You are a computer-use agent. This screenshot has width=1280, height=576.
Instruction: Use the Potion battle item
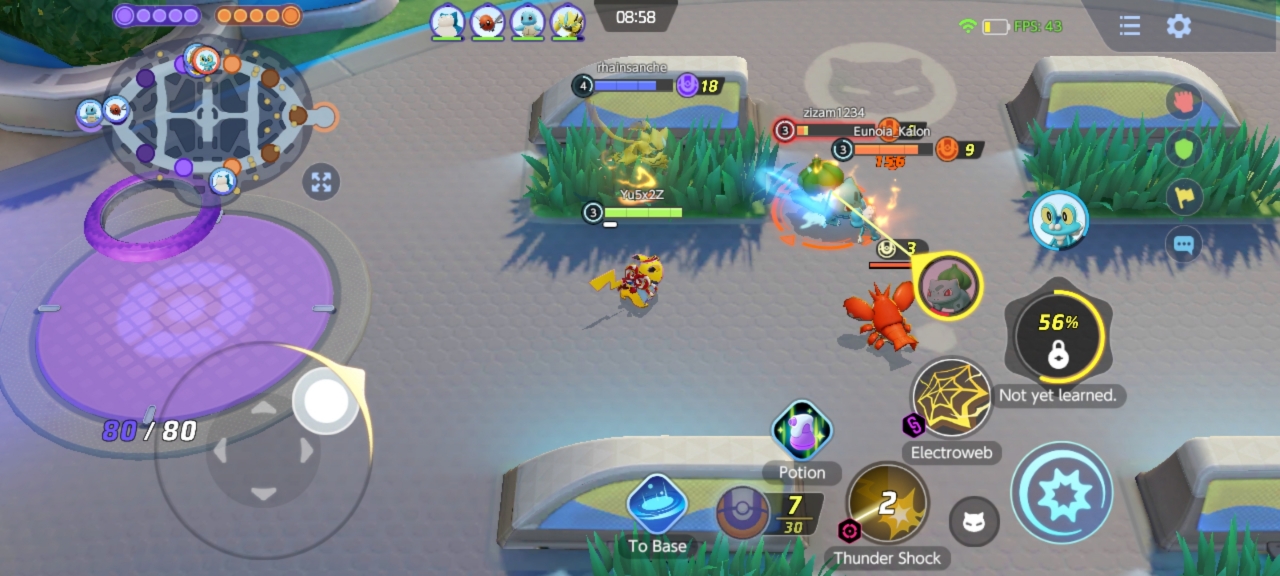tap(802, 431)
